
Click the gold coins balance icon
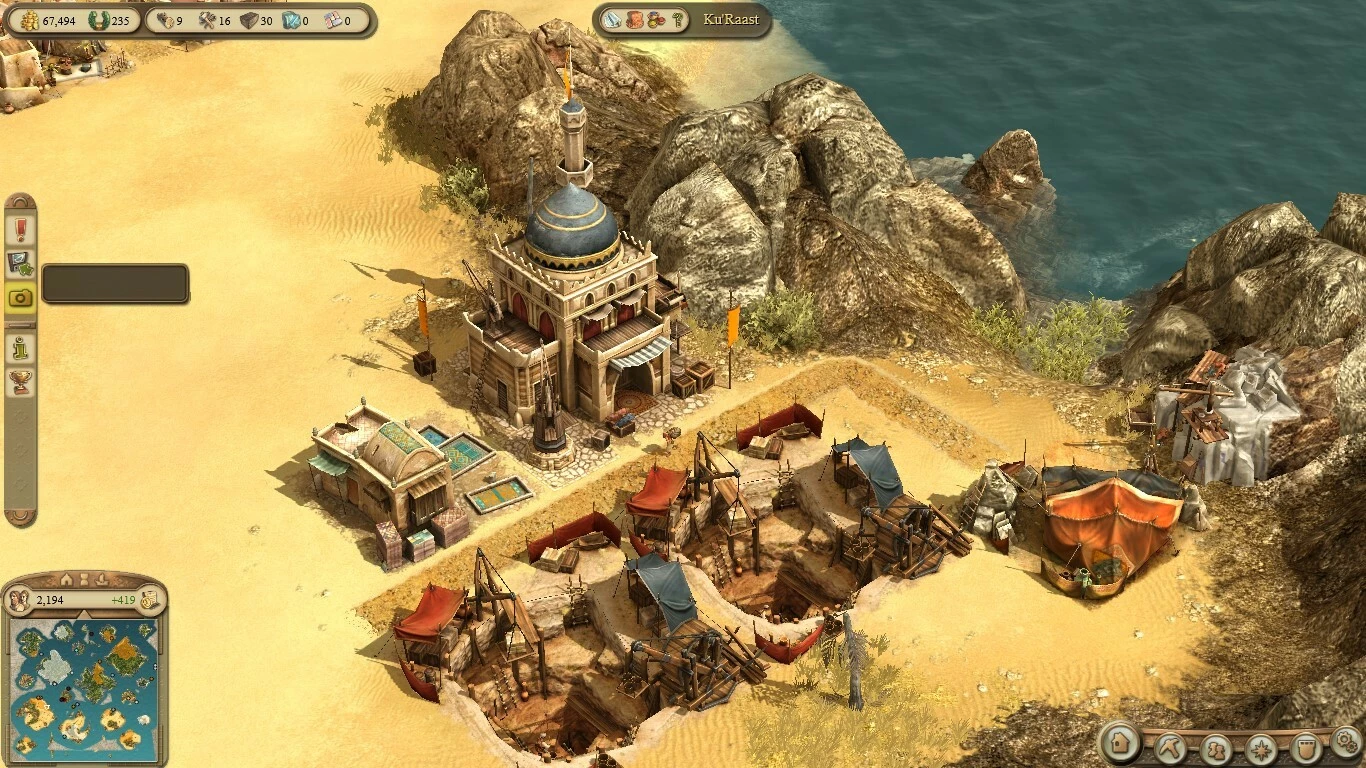[x=28, y=20]
